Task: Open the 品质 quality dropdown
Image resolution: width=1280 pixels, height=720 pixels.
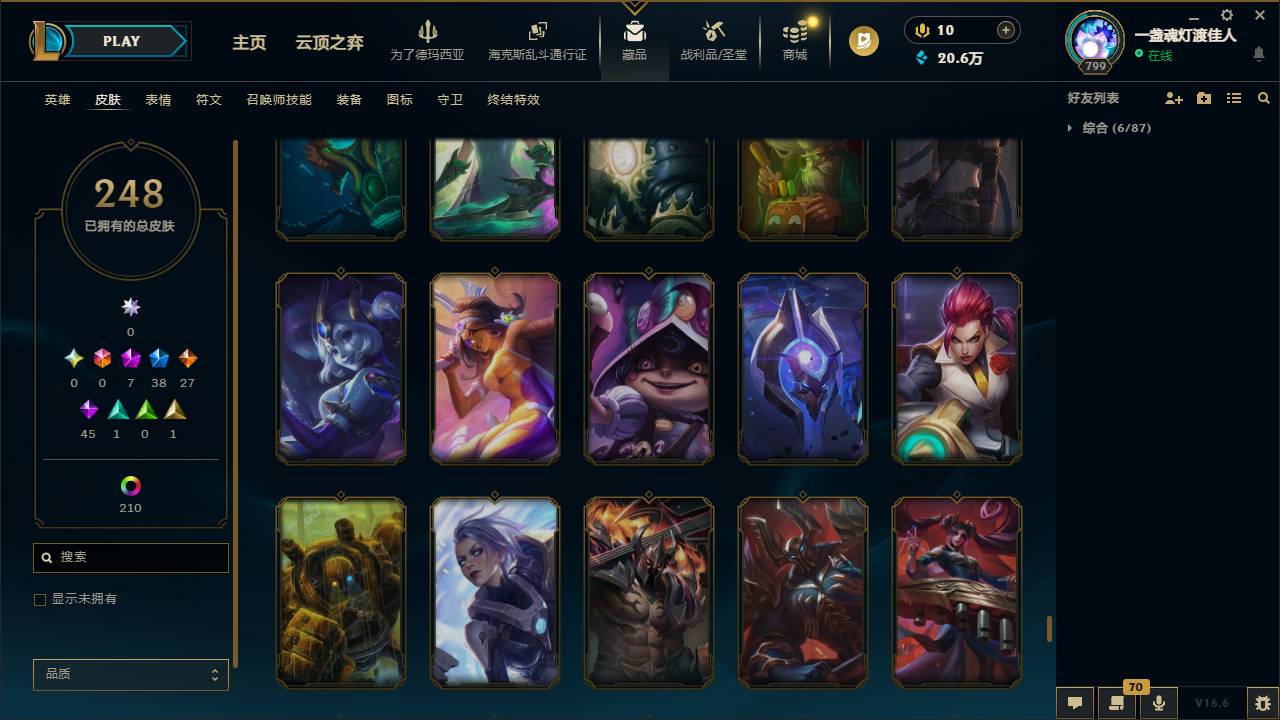Action: tap(130, 674)
